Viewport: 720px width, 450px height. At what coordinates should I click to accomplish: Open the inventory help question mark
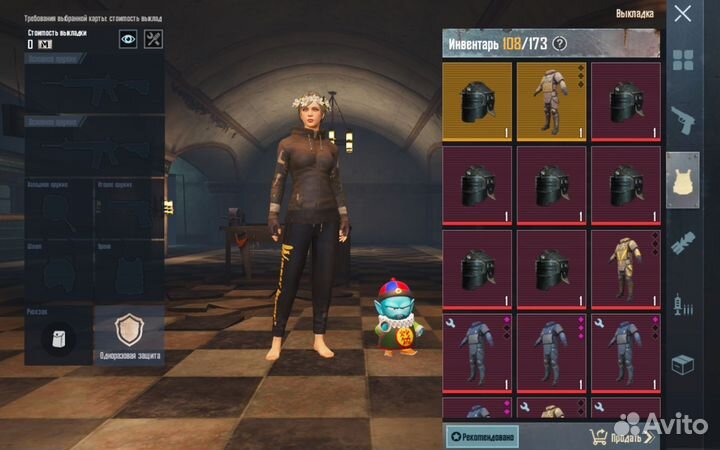[x=560, y=43]
